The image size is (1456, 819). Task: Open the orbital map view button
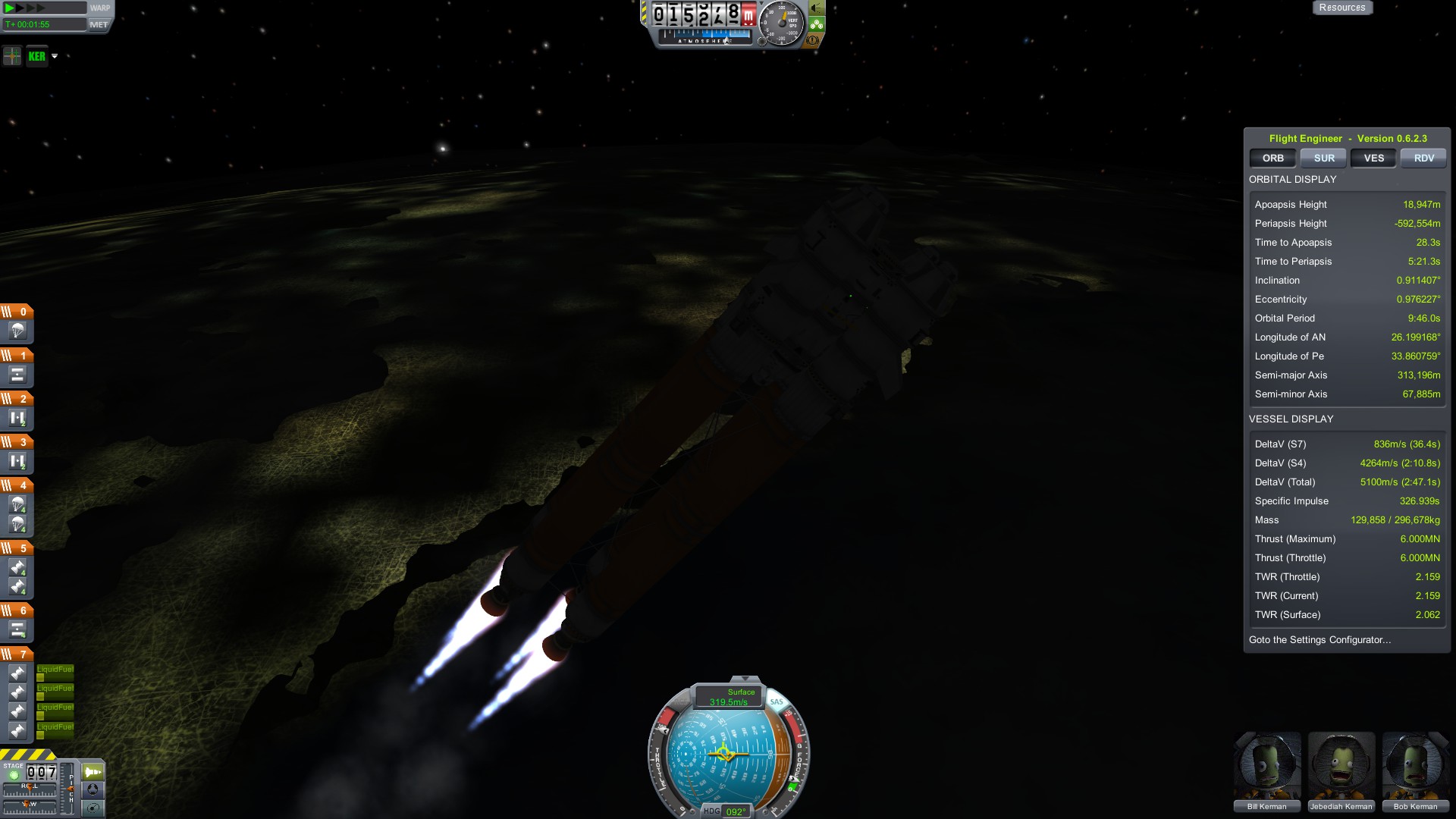[93, 808]
